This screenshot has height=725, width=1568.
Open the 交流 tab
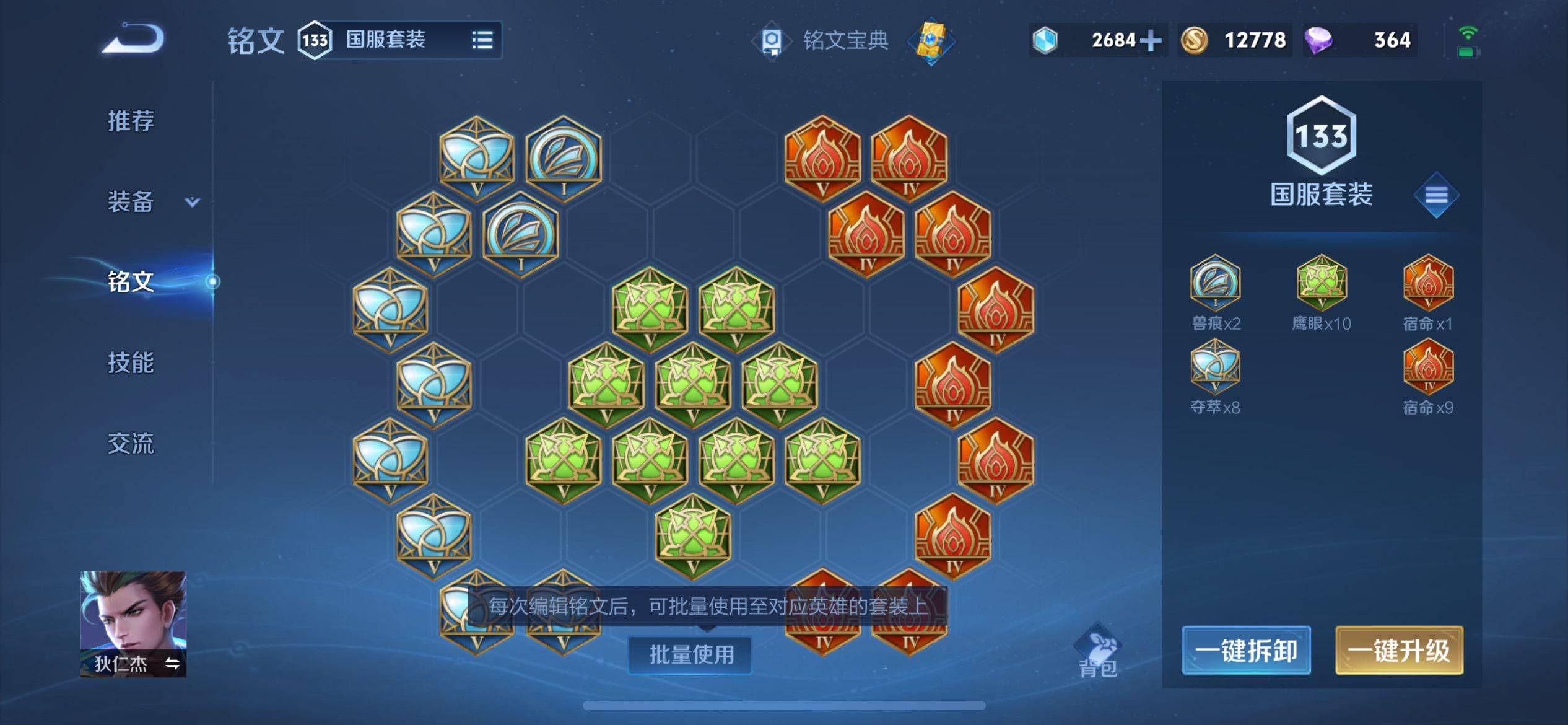pos(131,444)
